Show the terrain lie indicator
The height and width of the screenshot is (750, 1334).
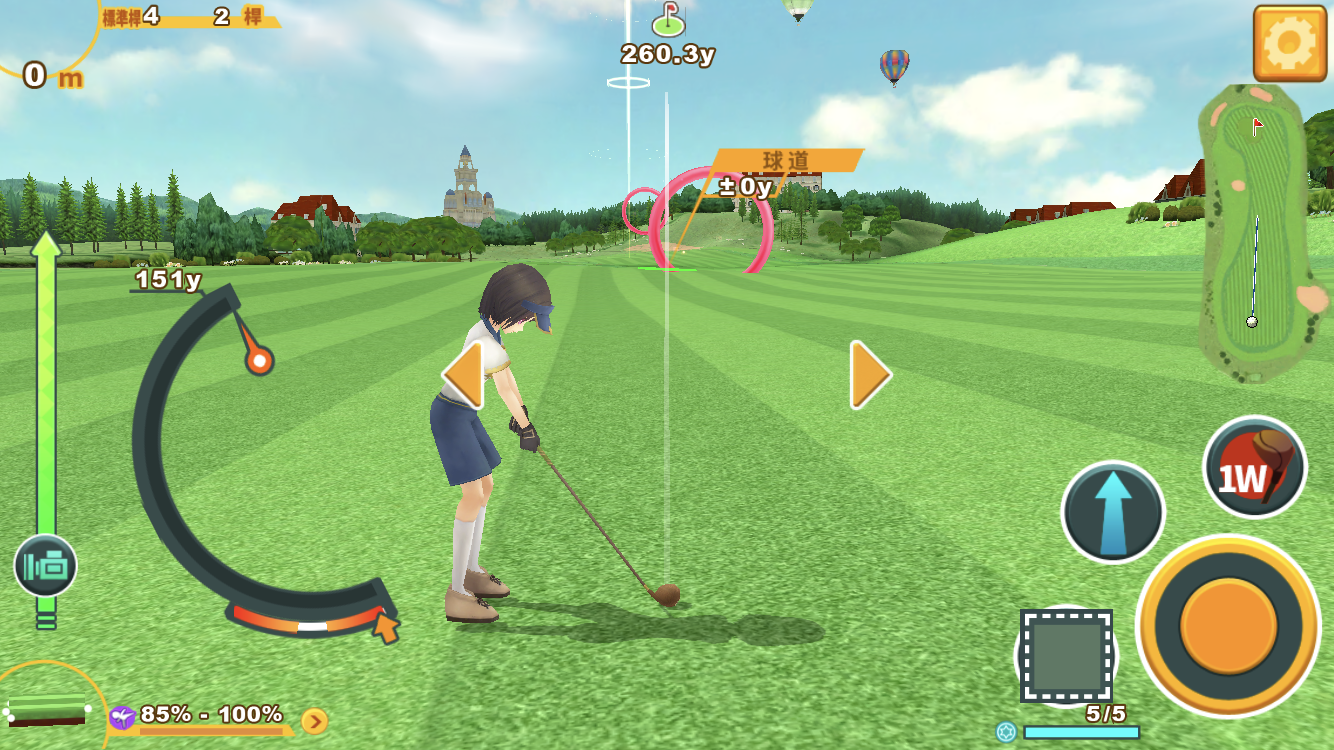tap(47, 710)
